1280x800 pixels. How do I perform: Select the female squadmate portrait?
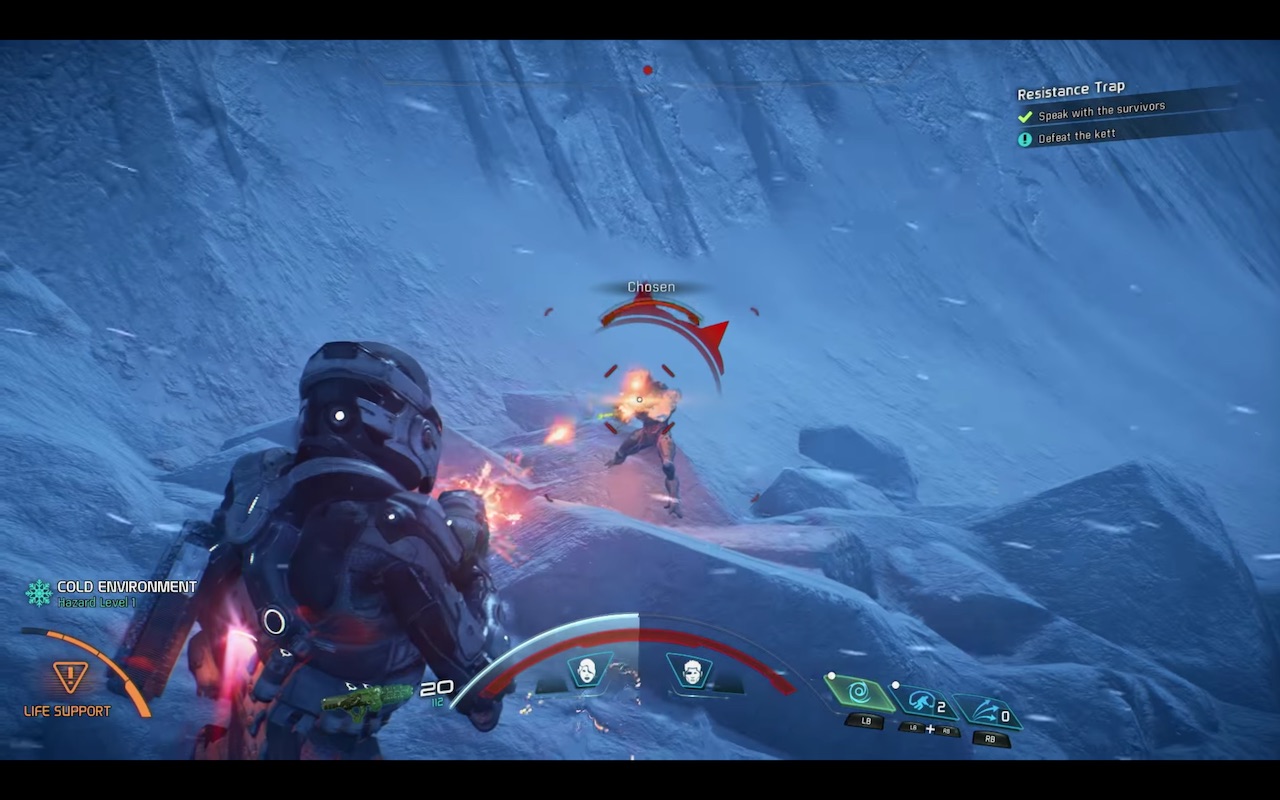[x=587, y=670]
